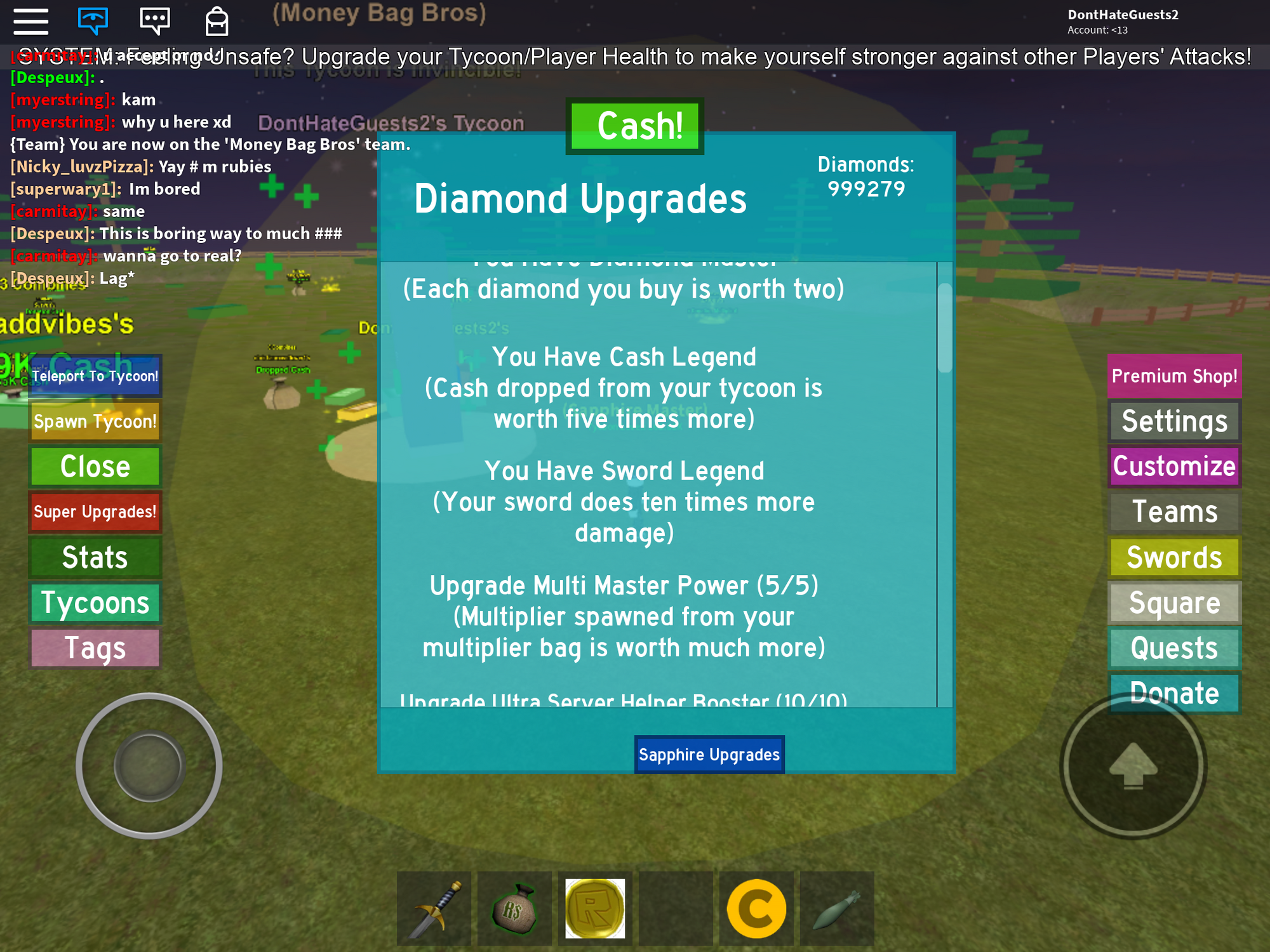
Task: Expand the Tycoons list
Action: 95,603
